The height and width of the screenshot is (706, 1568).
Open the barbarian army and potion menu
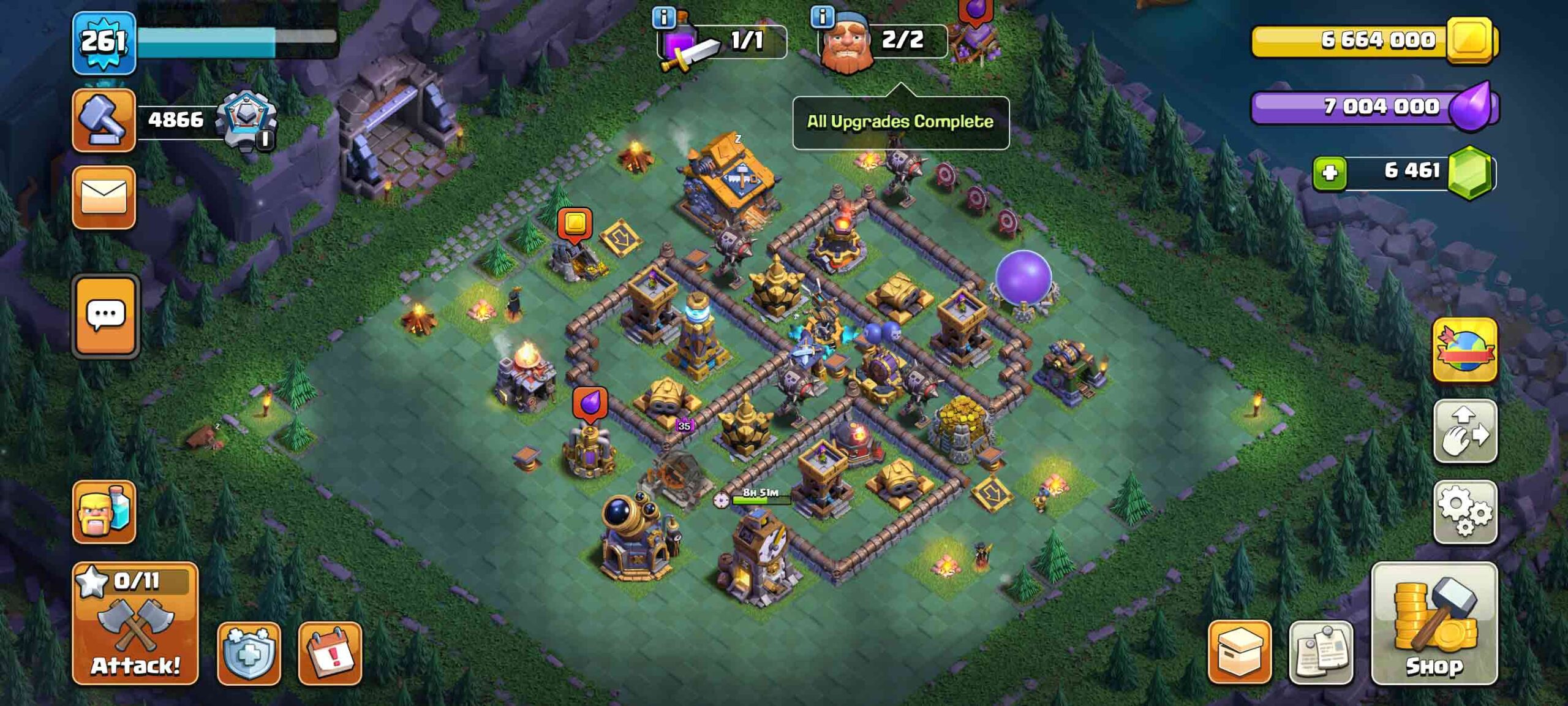[x=104, y=512]
